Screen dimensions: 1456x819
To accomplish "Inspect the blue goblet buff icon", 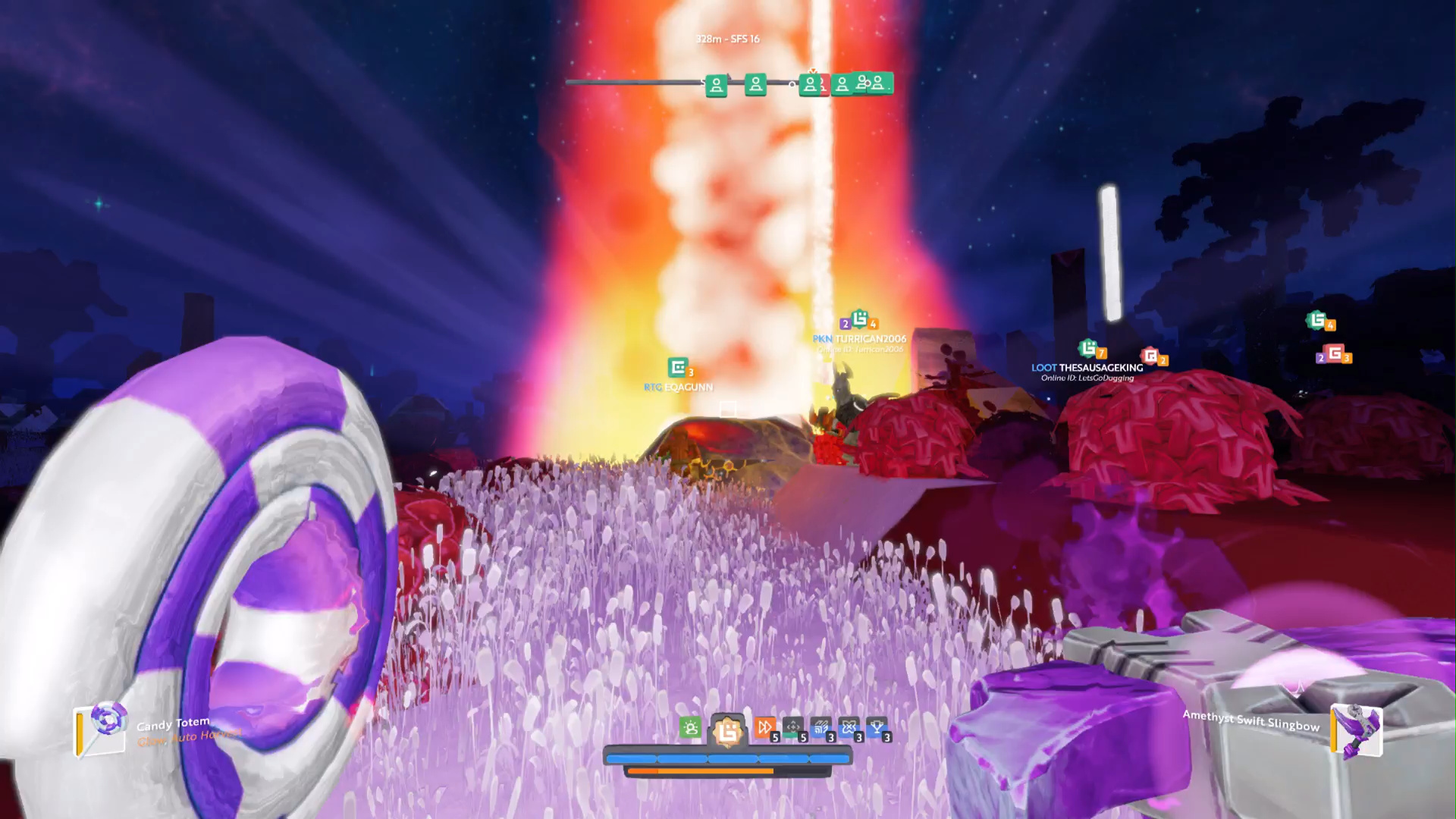I will point(877,729).
